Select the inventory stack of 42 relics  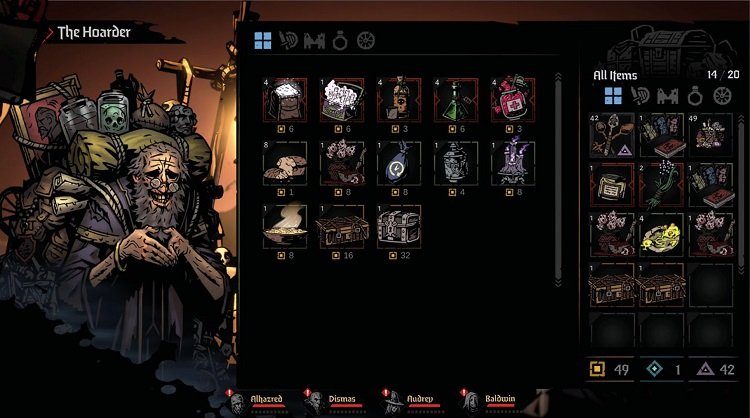click(613, 134)
